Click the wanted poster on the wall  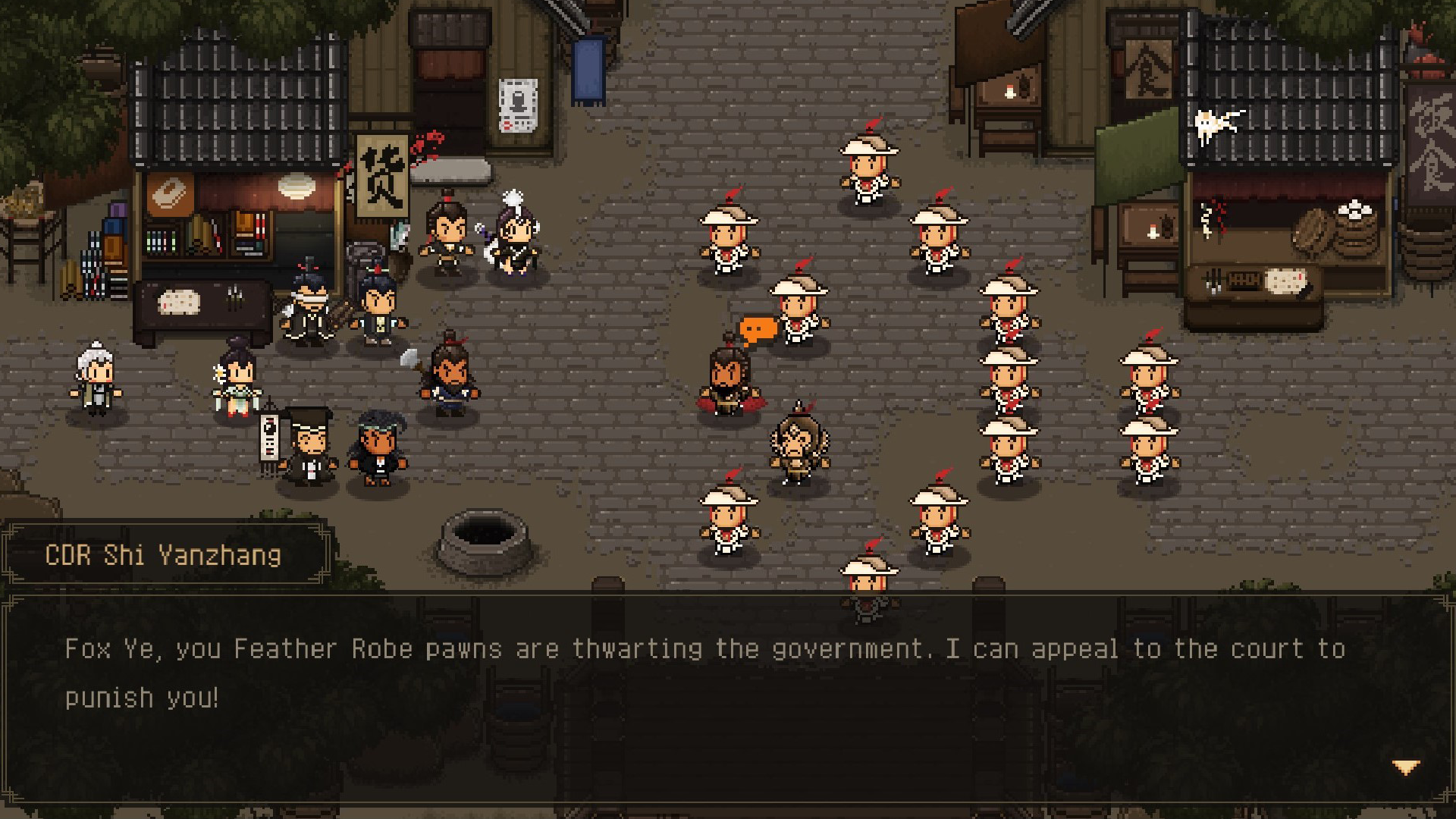519,105
